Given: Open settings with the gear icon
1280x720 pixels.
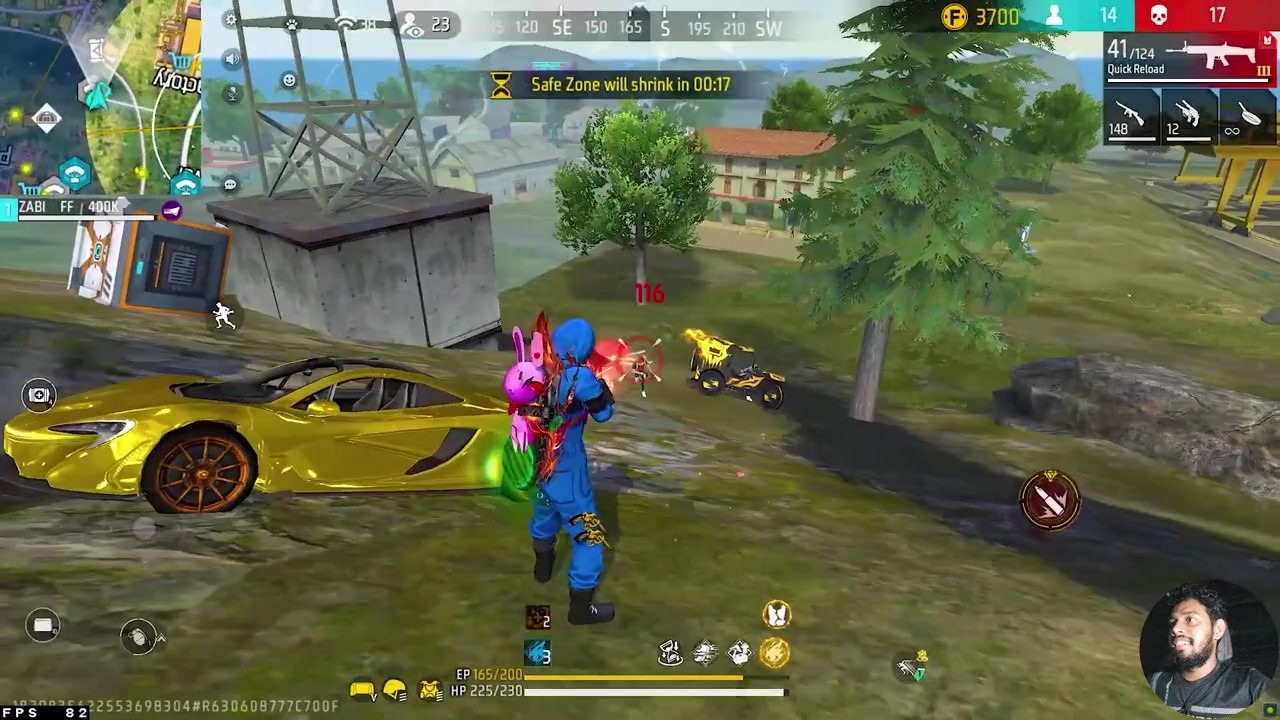Looking at the screenshot, I should (232, 20).
